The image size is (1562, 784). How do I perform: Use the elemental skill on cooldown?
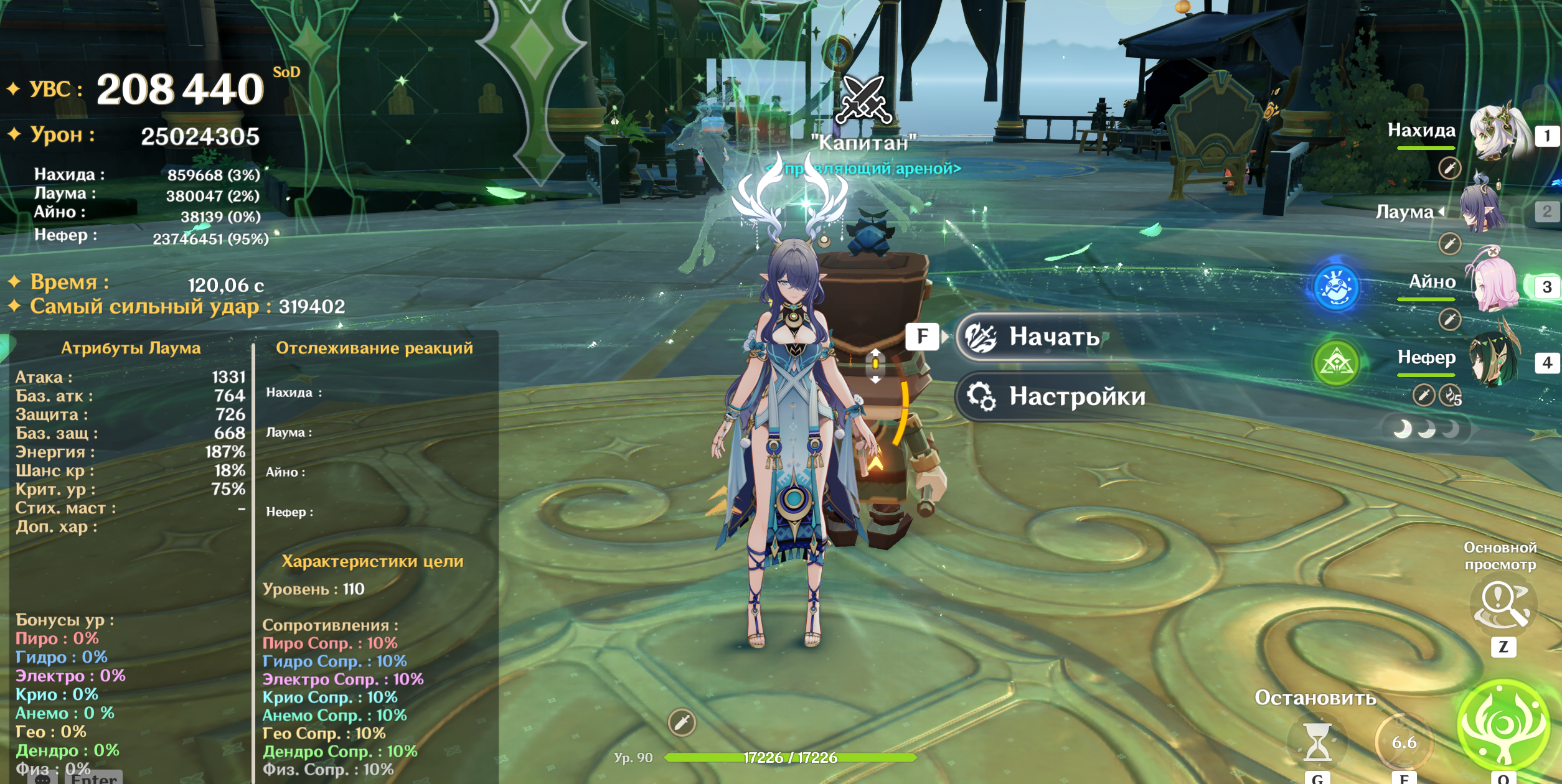tap(1403, 742)
